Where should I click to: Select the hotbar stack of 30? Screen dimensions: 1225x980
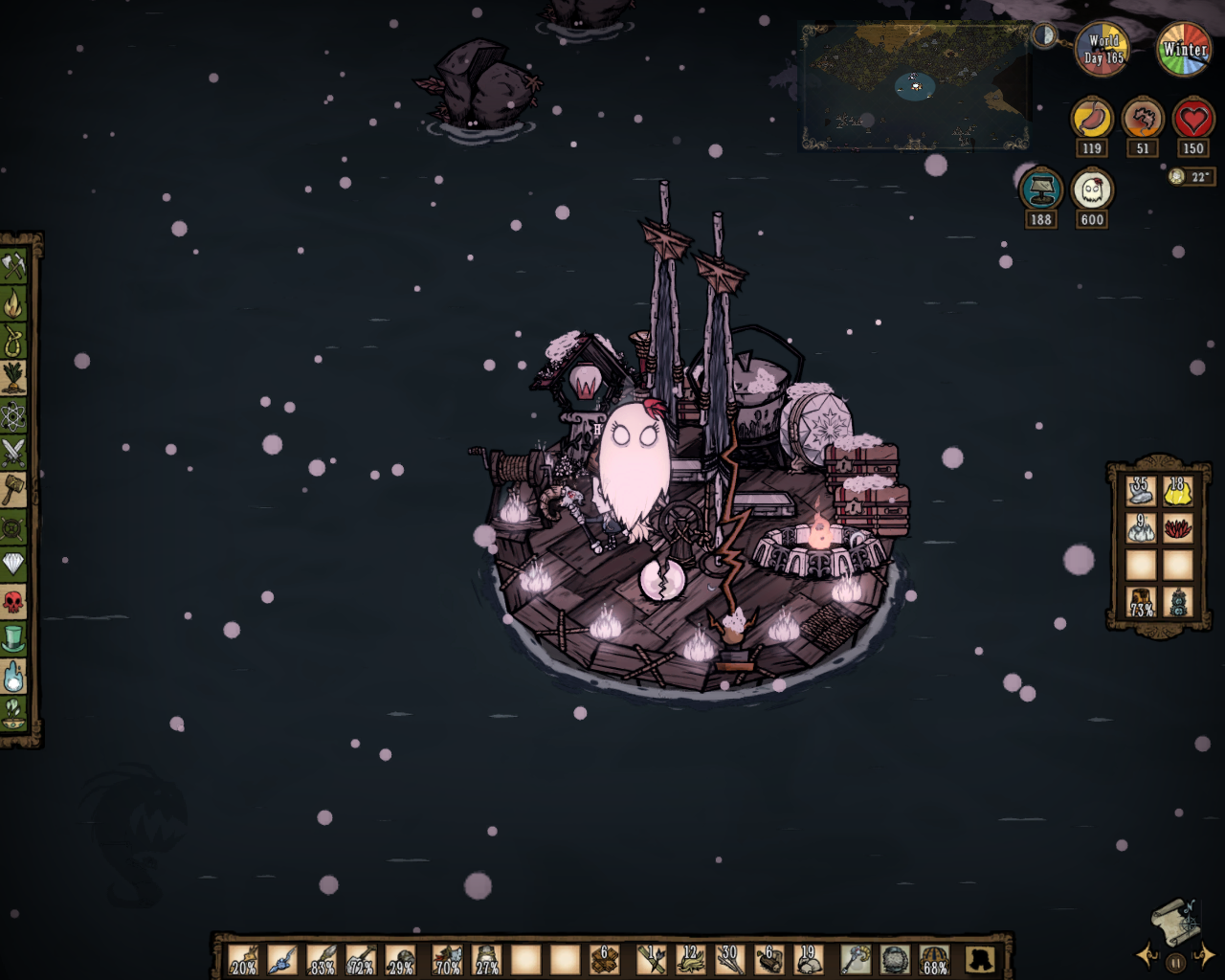point(730,958)
